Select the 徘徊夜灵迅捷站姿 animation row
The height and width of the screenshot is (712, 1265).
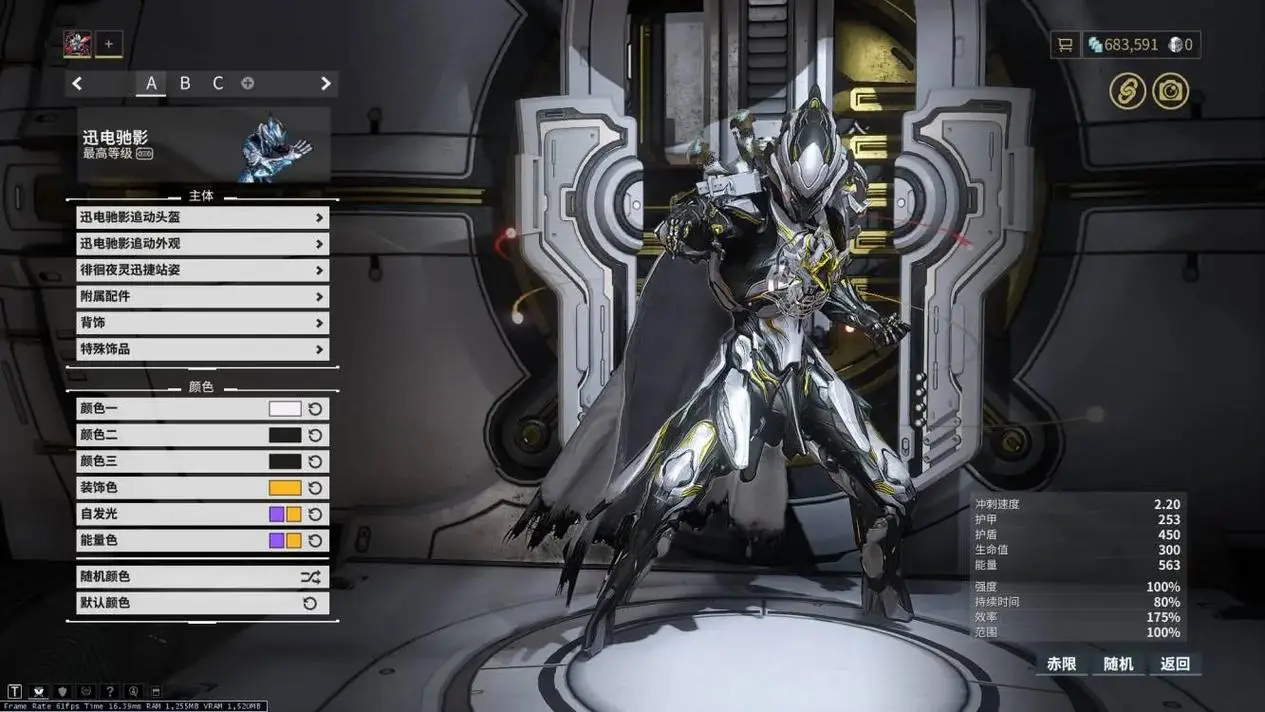point(202,270)
